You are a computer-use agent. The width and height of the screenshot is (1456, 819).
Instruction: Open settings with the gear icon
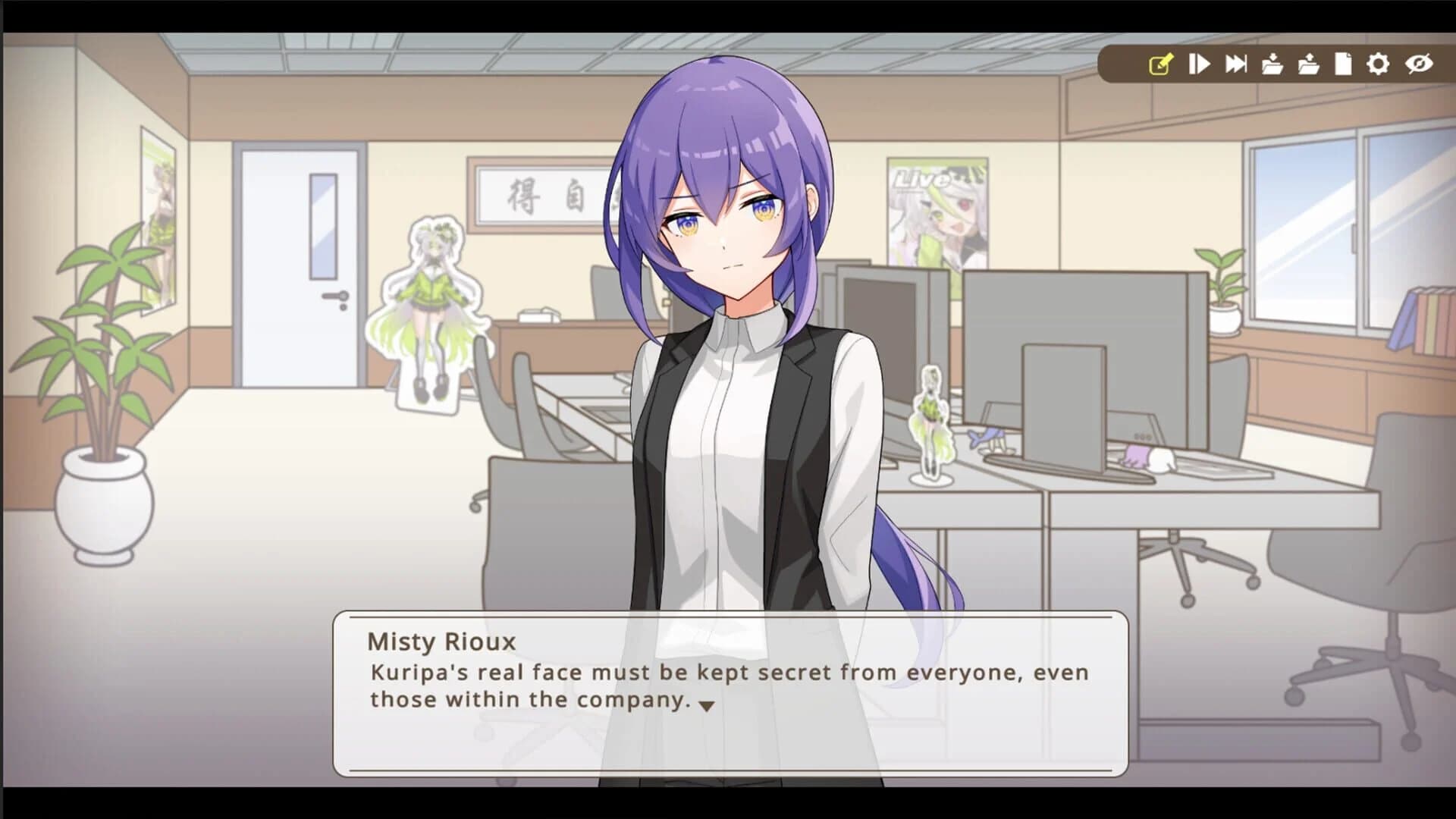point(1379,66)
